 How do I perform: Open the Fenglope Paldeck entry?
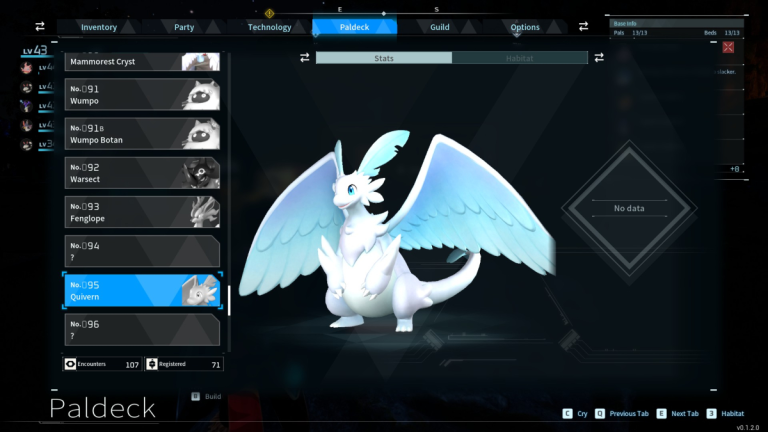click(142, 212)
